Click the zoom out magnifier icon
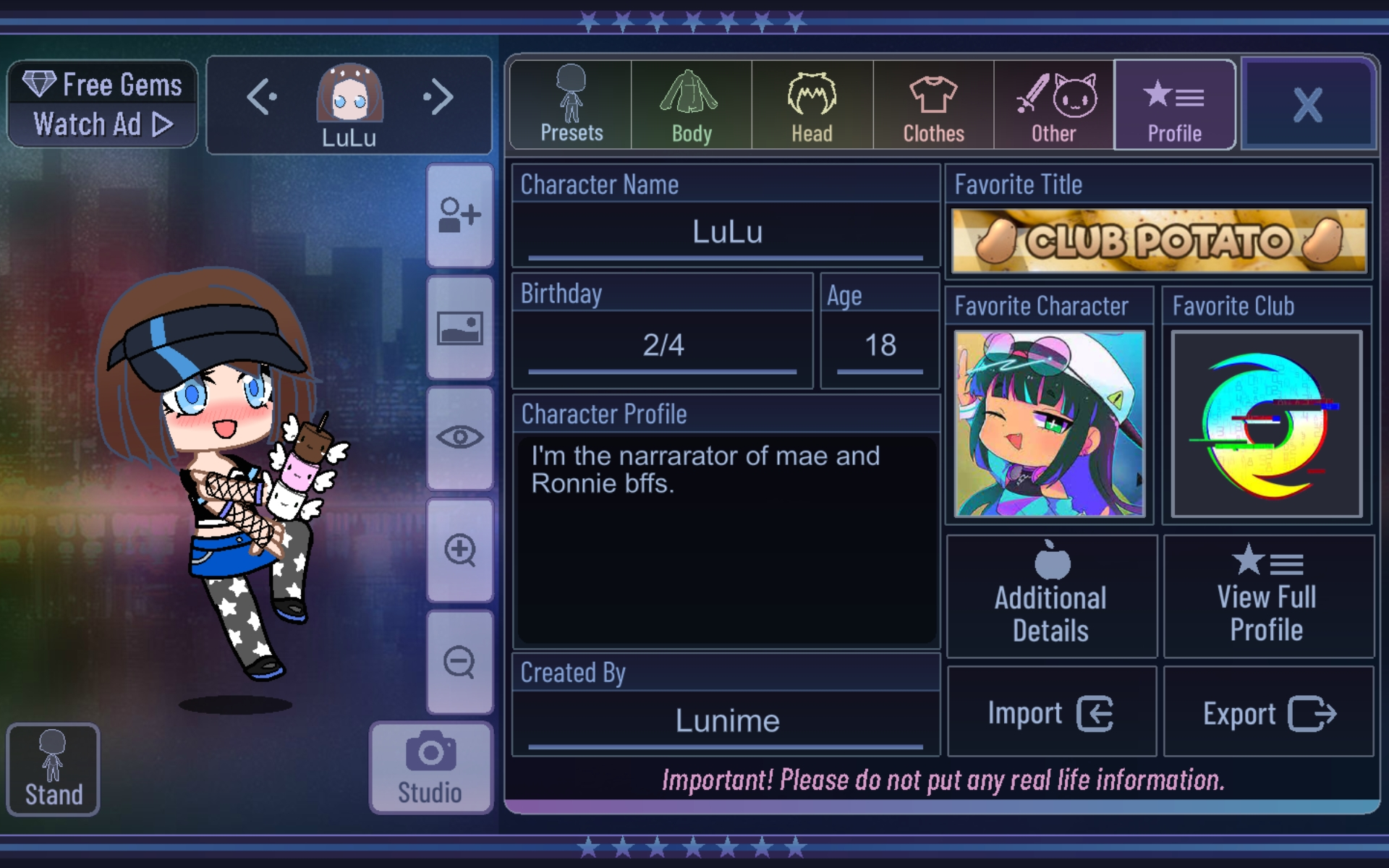The image size is (1389, 868). click(x=459, y=662)
